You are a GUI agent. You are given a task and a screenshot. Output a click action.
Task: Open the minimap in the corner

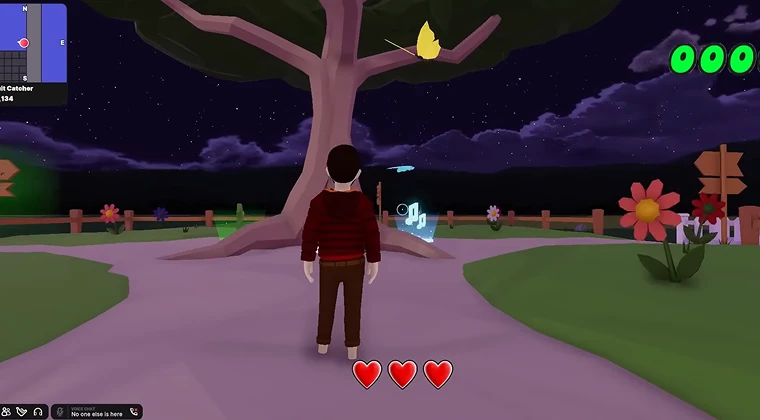[33, 42]
